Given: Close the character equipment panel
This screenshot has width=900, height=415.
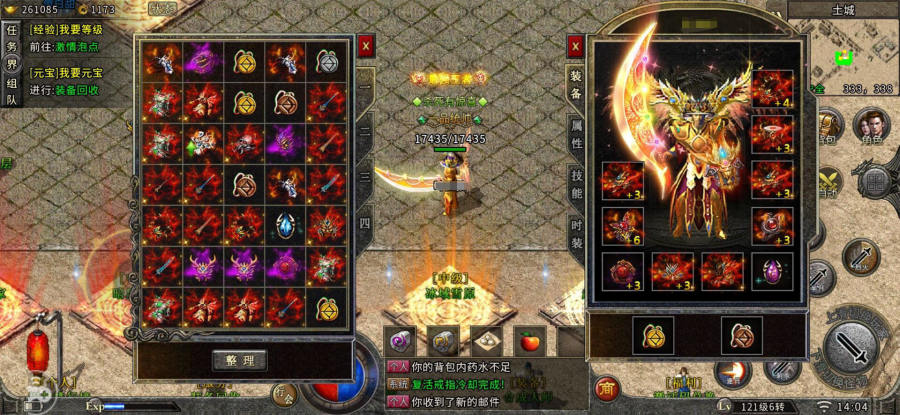Looking at the screenshot, I should click(x=575, y=45).
